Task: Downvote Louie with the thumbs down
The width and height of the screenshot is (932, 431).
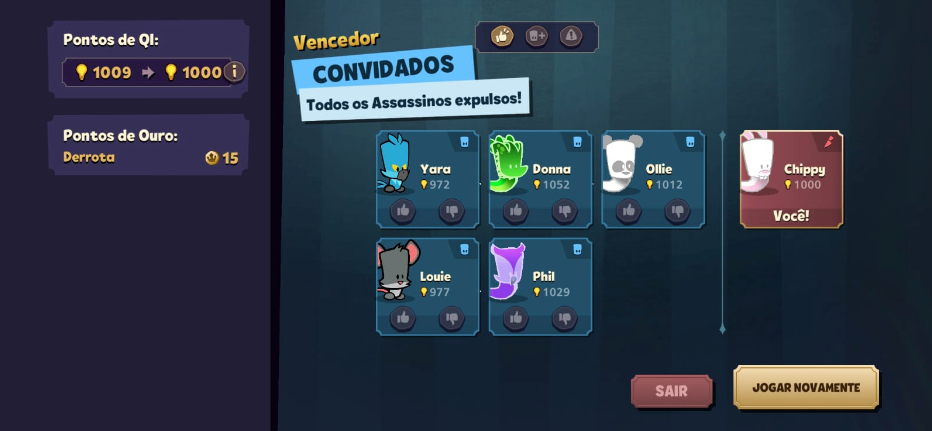Action: 452,318
